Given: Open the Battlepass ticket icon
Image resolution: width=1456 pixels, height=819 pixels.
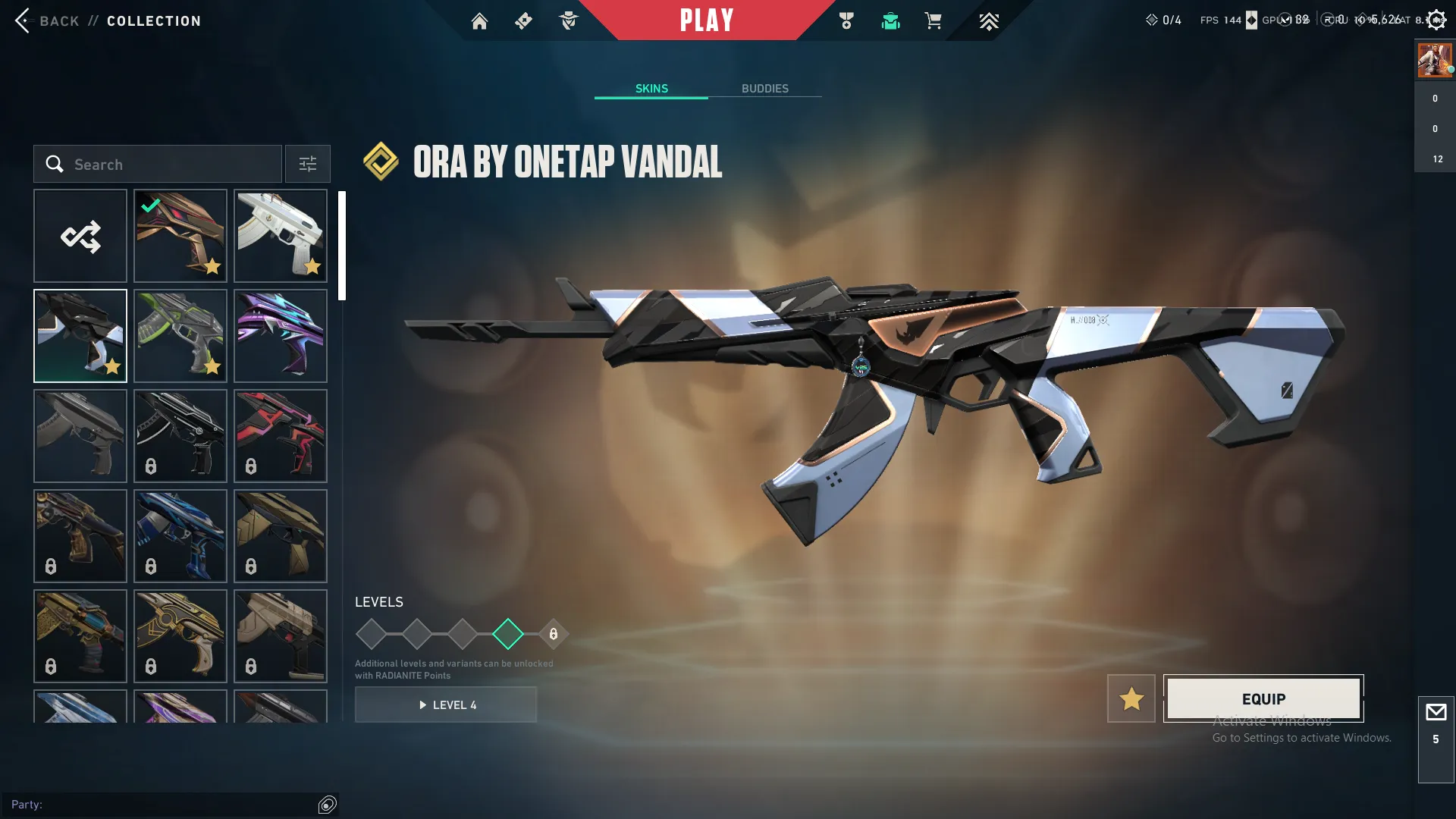Looking at the screenshot, I should (523, 21).
